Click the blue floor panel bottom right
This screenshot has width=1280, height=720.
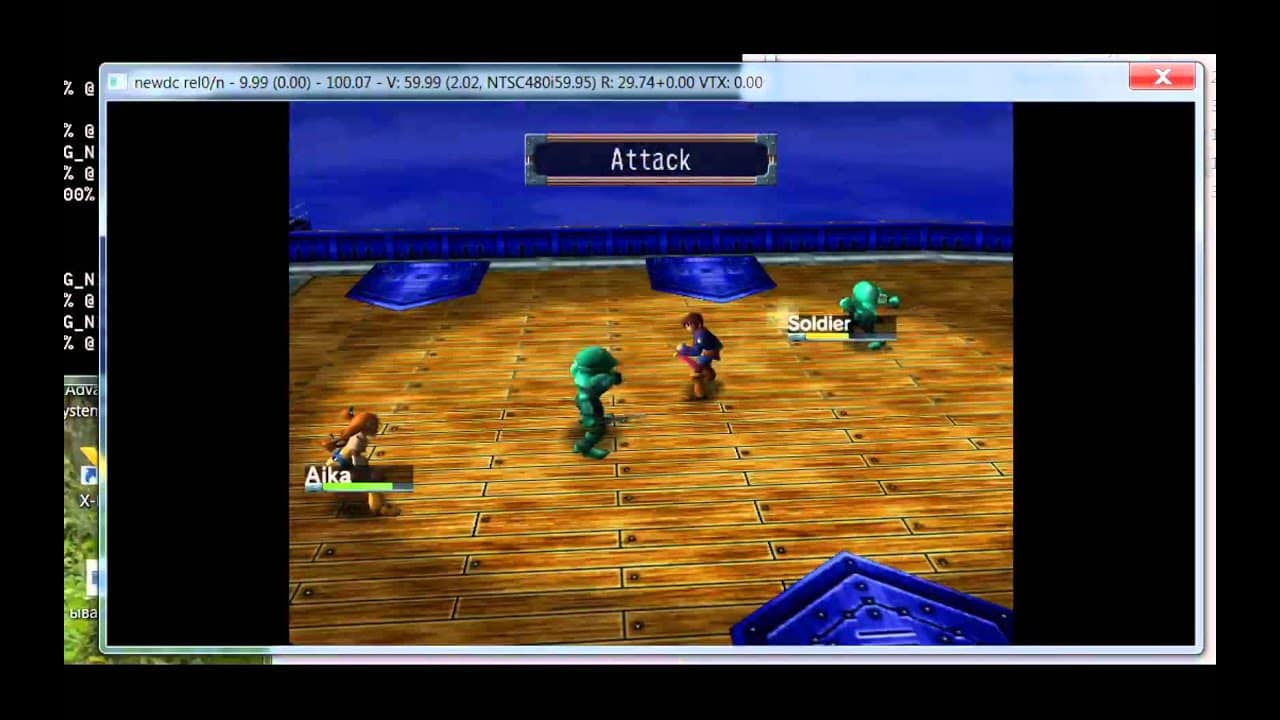(870, 605)
